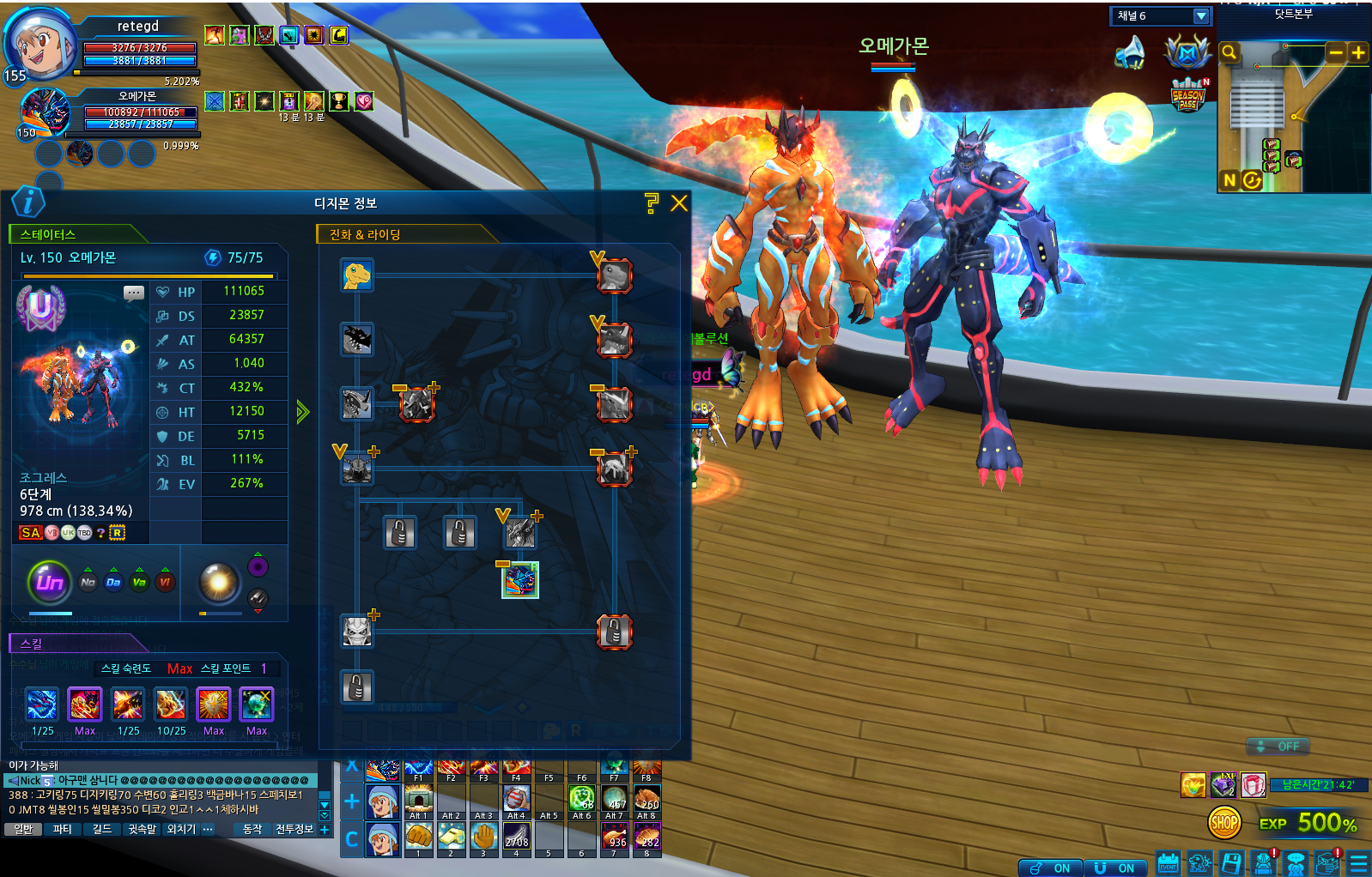The height and width of the screenshot is (877, 1372).
Task: Expand the stats panel with the green arrow
Action: [302, 412]
